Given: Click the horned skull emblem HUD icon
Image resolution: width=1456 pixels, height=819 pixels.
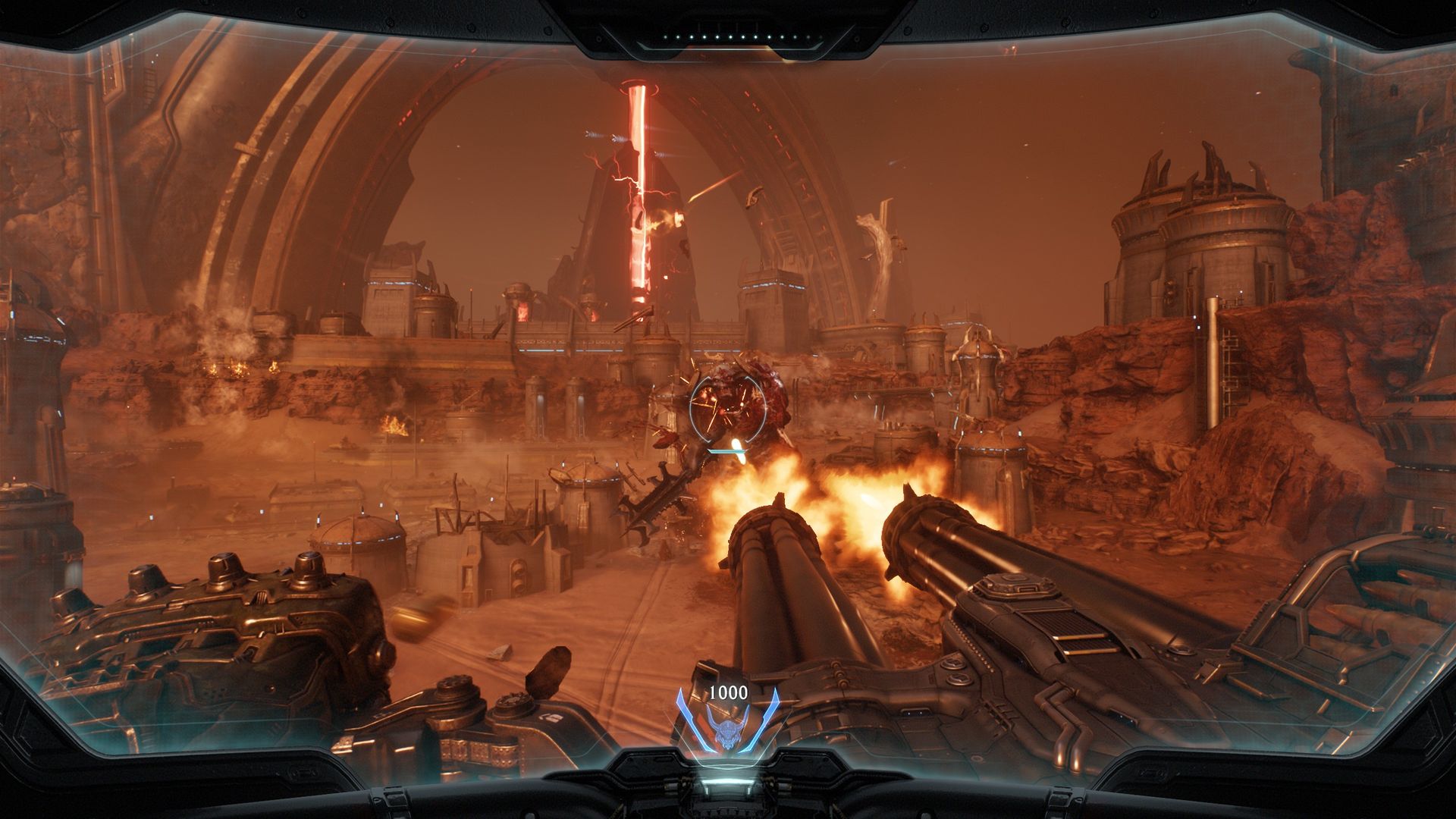Looking at the screenshot, I should [x=727, y=732].
